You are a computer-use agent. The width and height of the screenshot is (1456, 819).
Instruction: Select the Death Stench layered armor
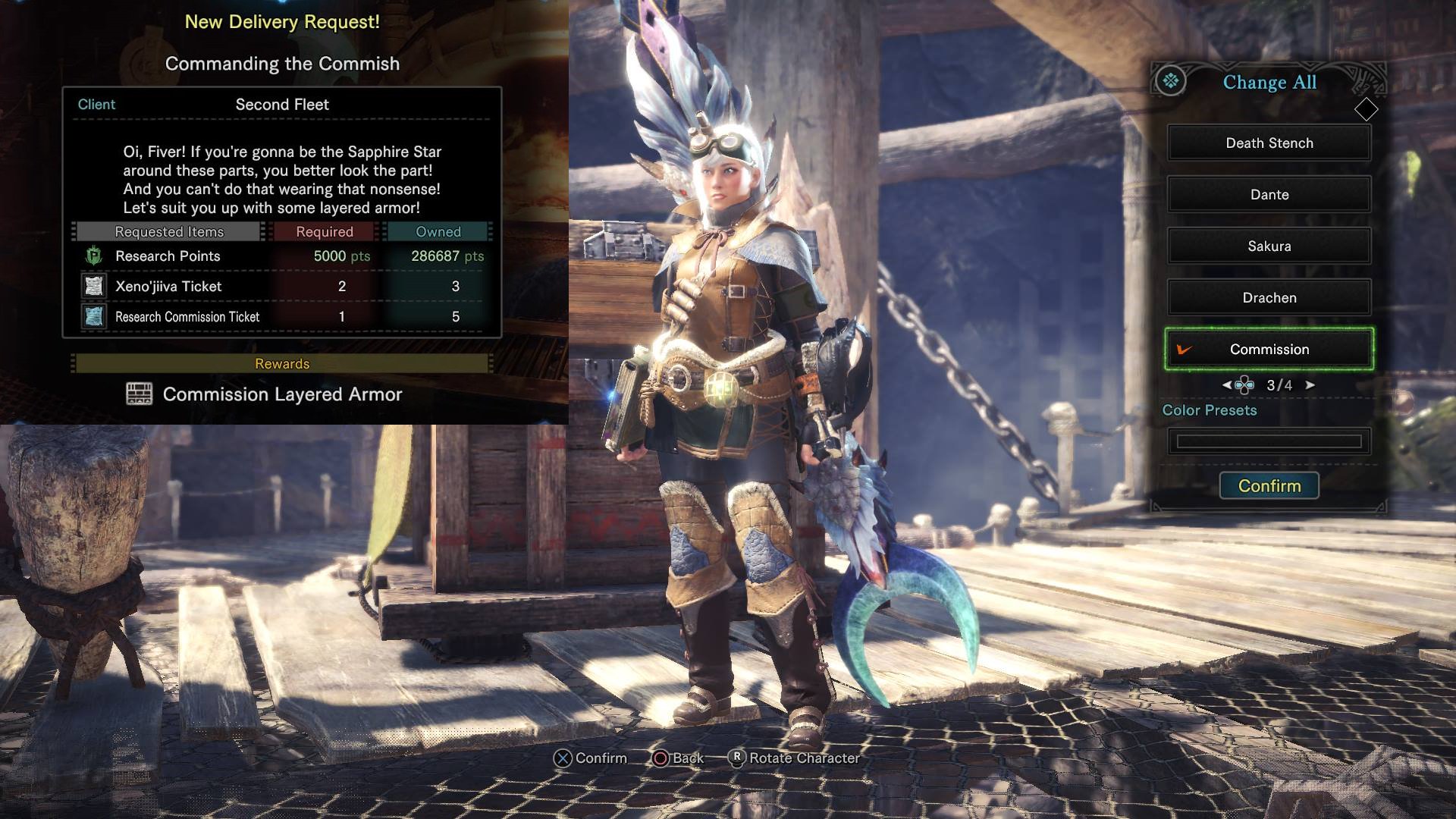(1269, 143)
